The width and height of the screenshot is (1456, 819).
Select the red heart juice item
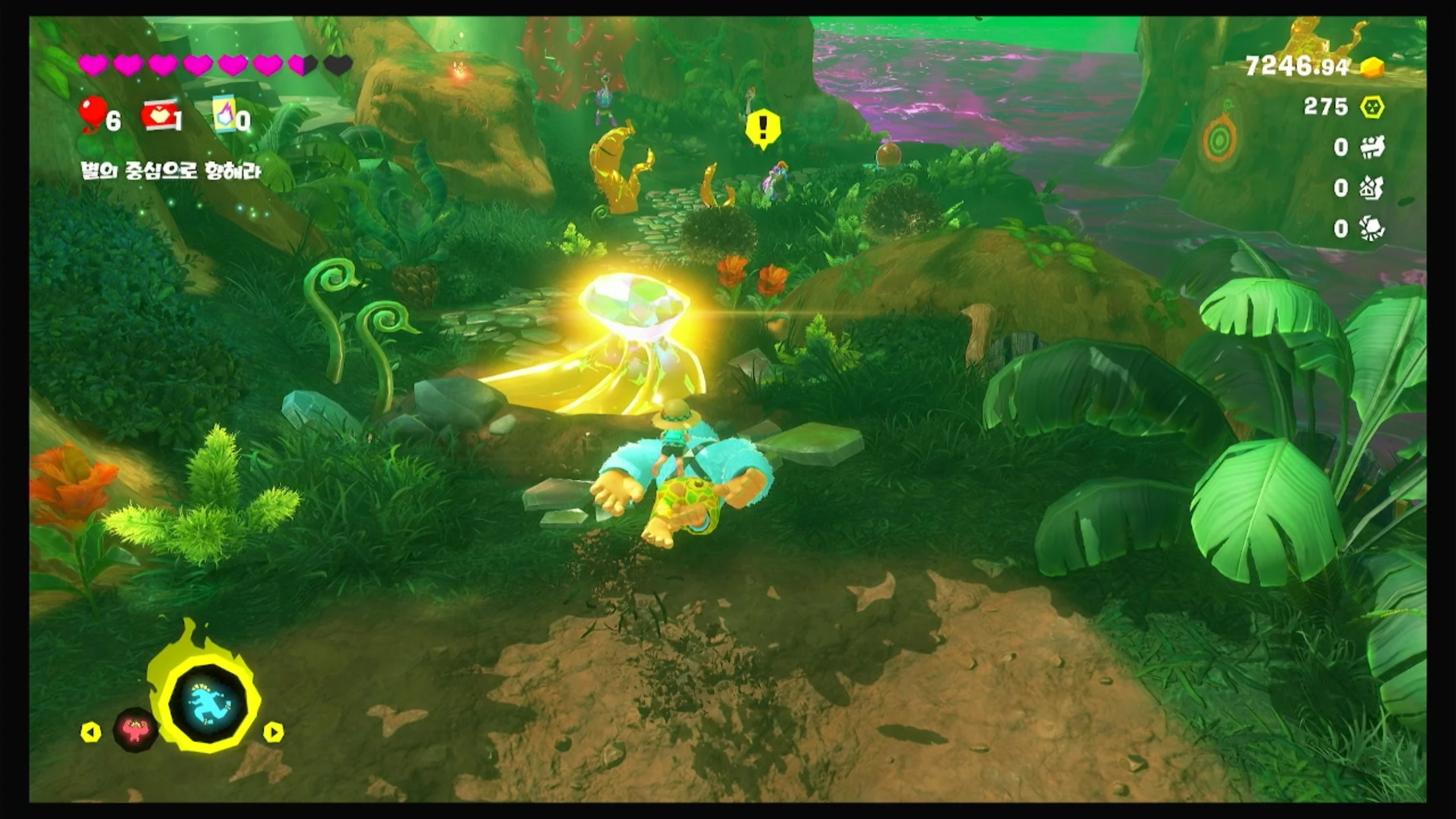pos(159,118)
